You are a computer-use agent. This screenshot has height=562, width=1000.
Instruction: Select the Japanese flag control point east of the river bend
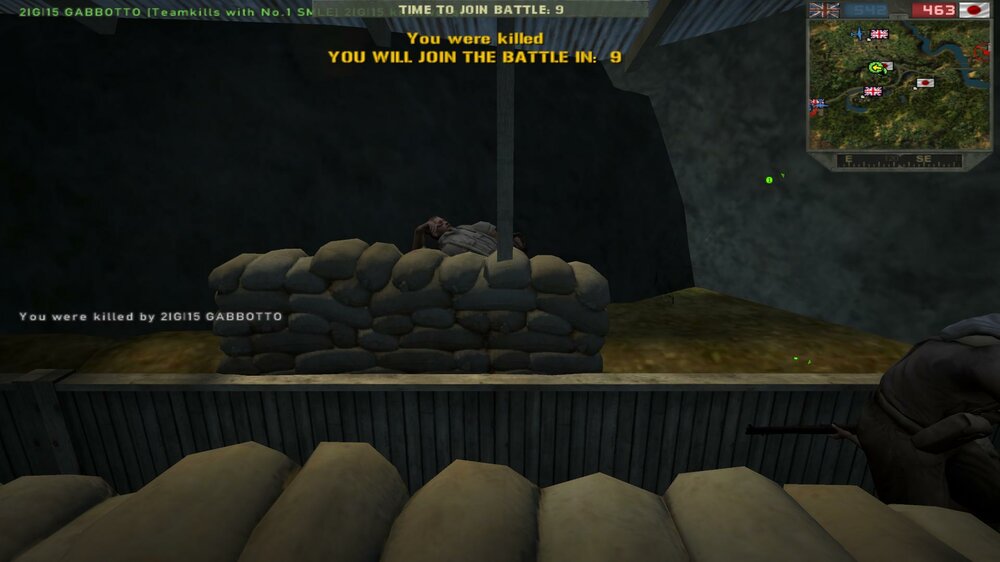[924, 83]
